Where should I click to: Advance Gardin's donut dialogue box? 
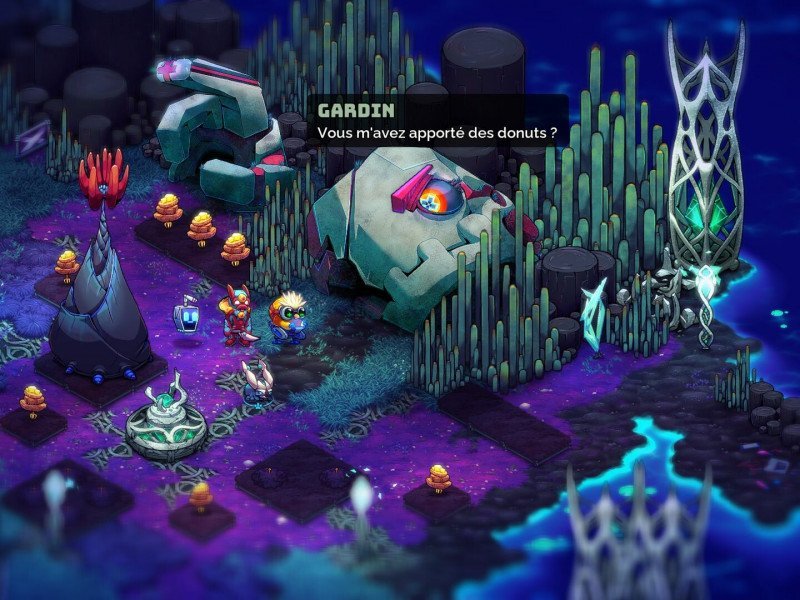tap(437, 121)
